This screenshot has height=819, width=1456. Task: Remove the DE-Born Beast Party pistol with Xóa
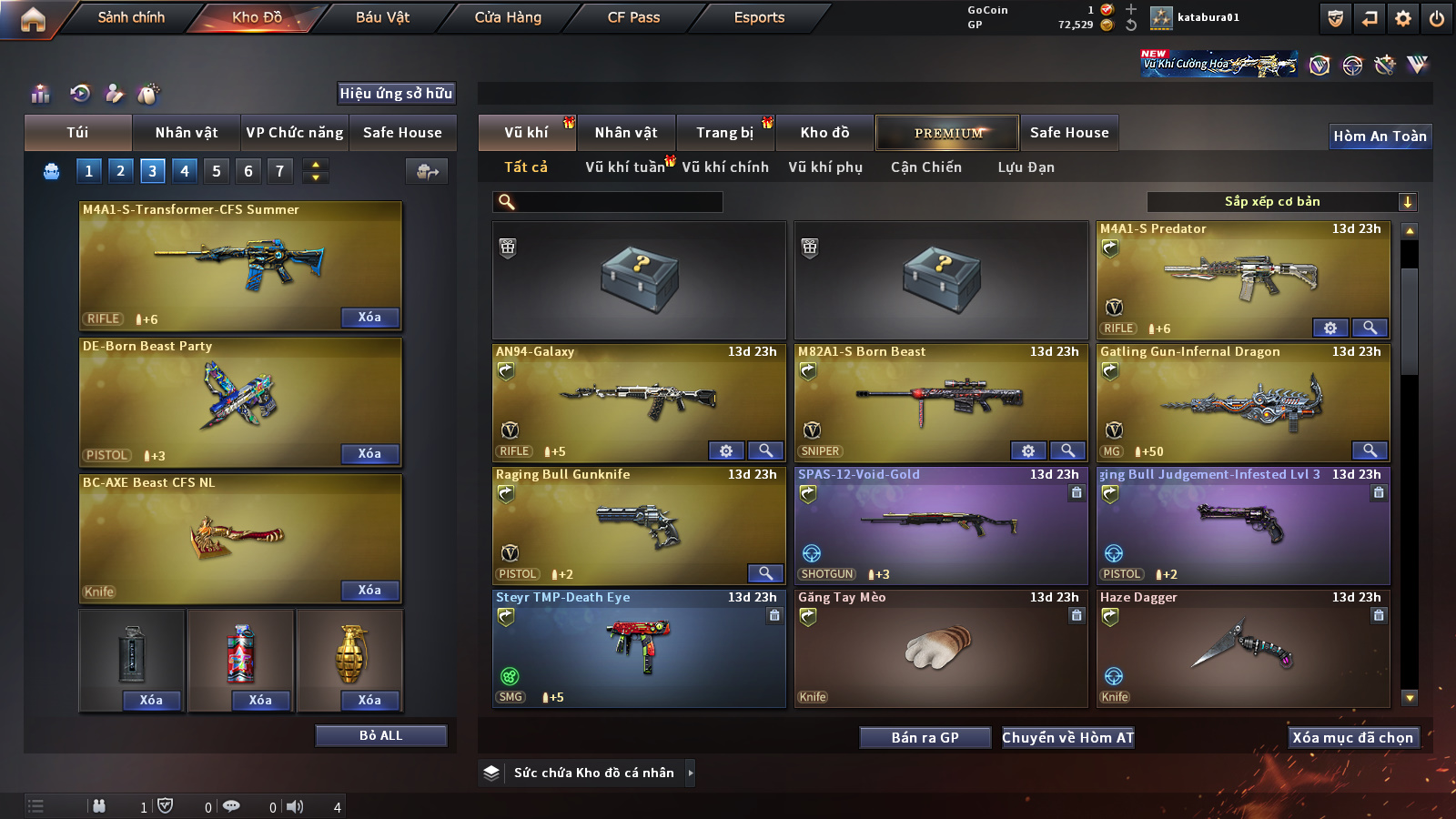[369, 453]
